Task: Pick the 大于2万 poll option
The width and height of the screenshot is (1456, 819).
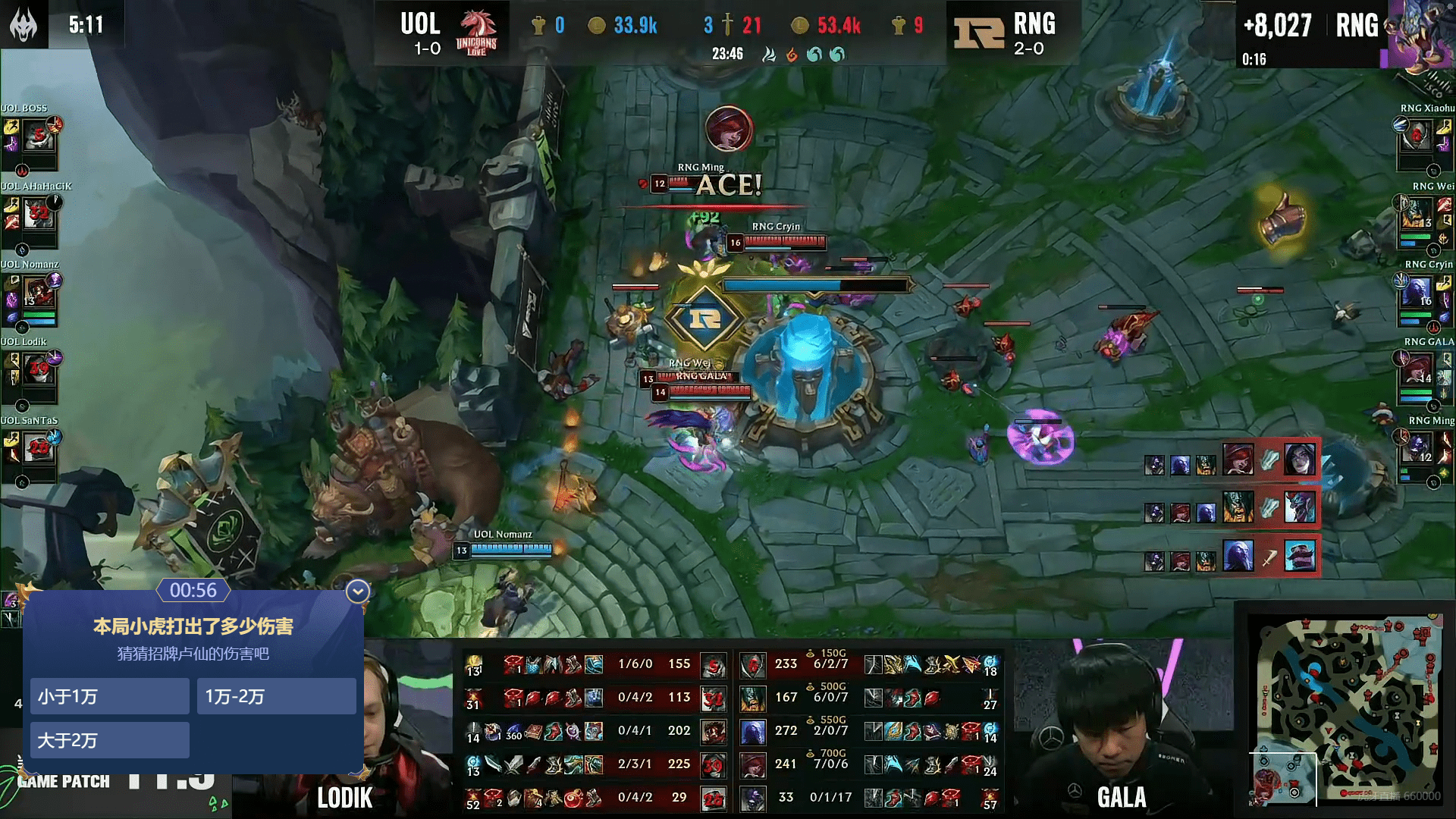Action: [109, 740]
